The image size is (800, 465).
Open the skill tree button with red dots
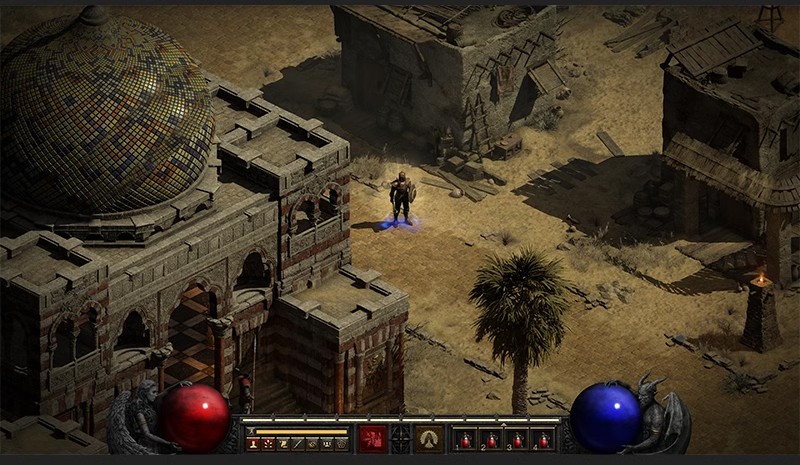pos(267,442)
